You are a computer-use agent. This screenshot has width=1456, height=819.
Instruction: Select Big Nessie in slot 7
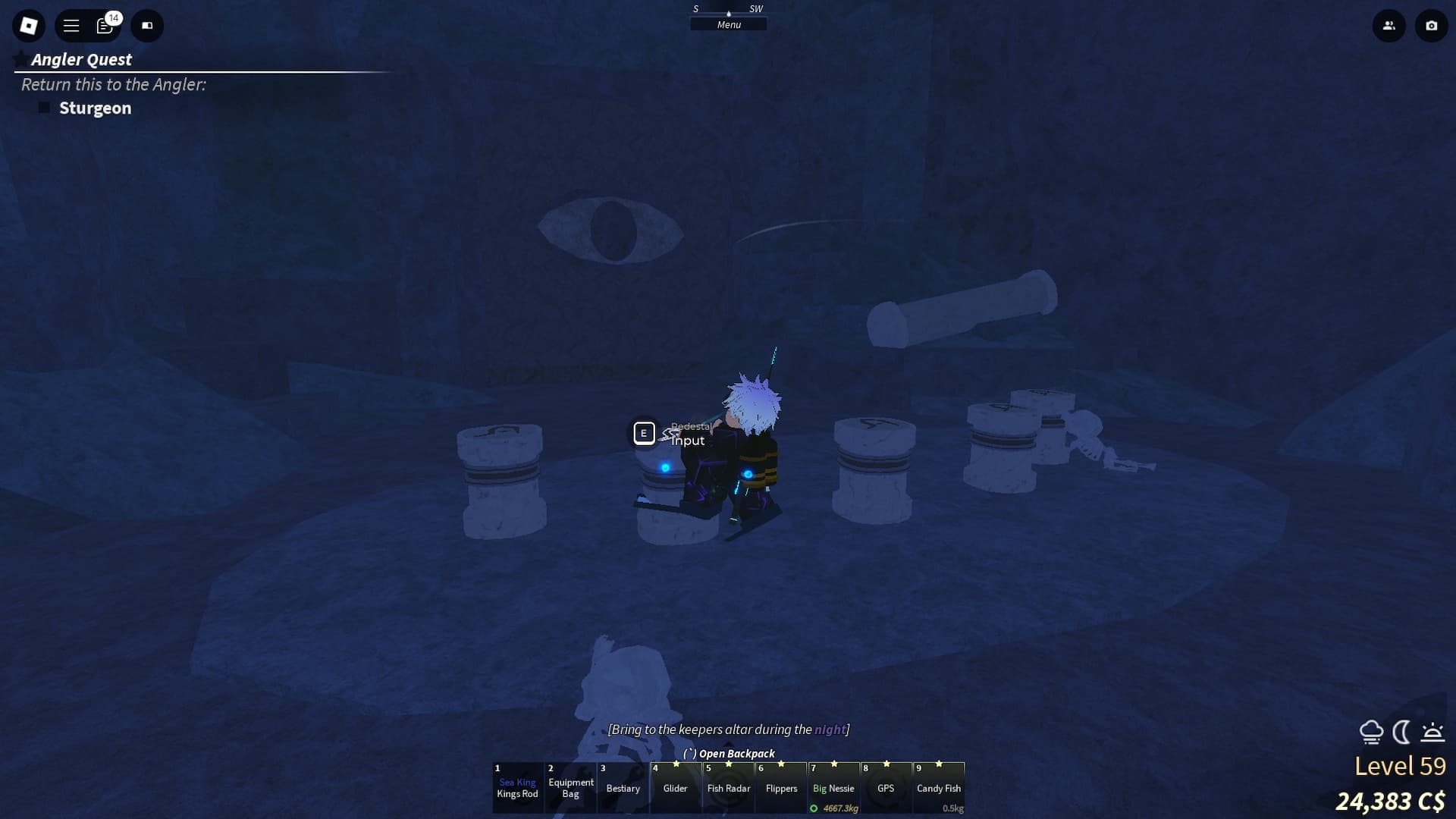pos(833,788)
